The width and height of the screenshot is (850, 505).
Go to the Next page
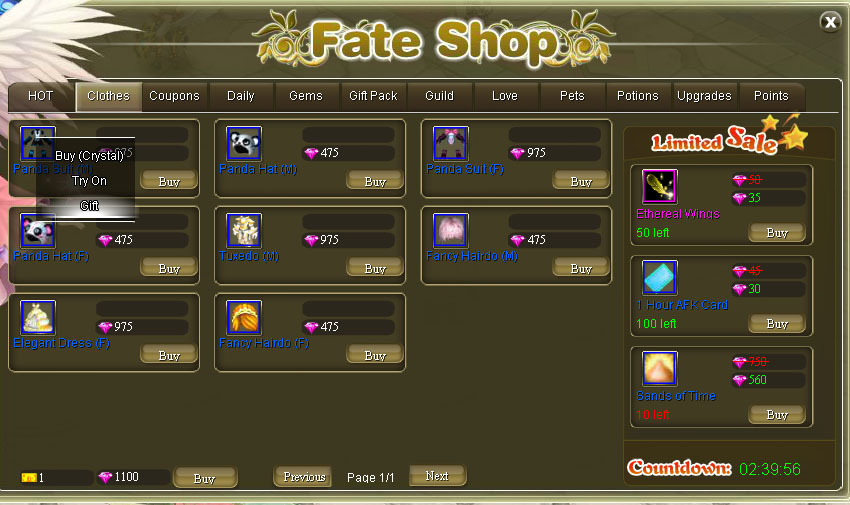[x=437, y=476]
